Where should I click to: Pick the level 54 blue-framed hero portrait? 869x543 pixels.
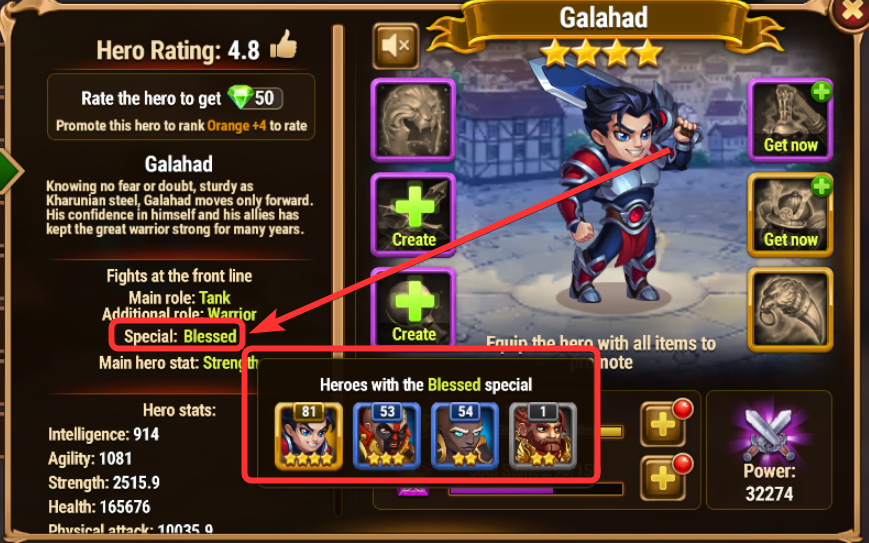[465, 435]
